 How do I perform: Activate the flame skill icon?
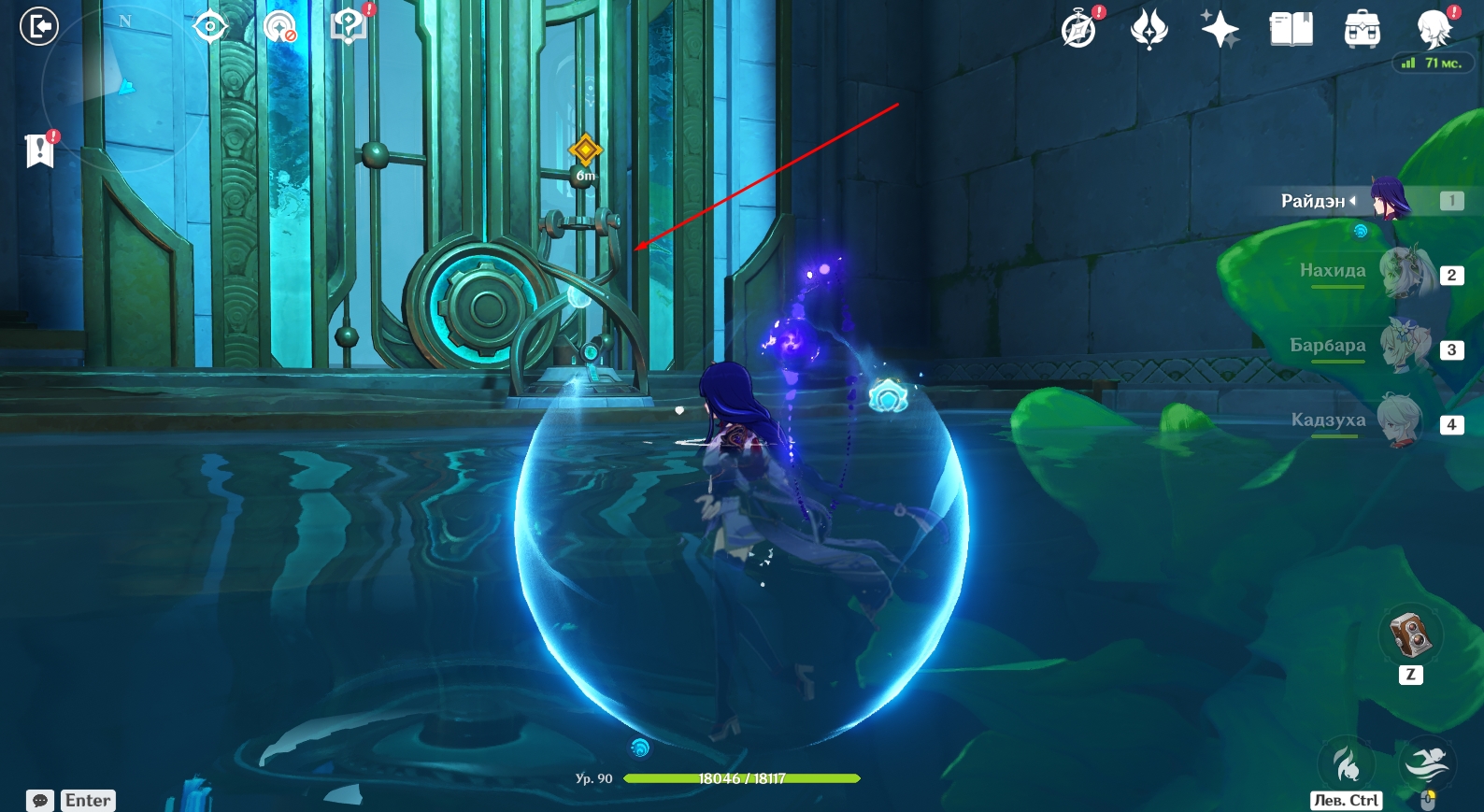1347,763
